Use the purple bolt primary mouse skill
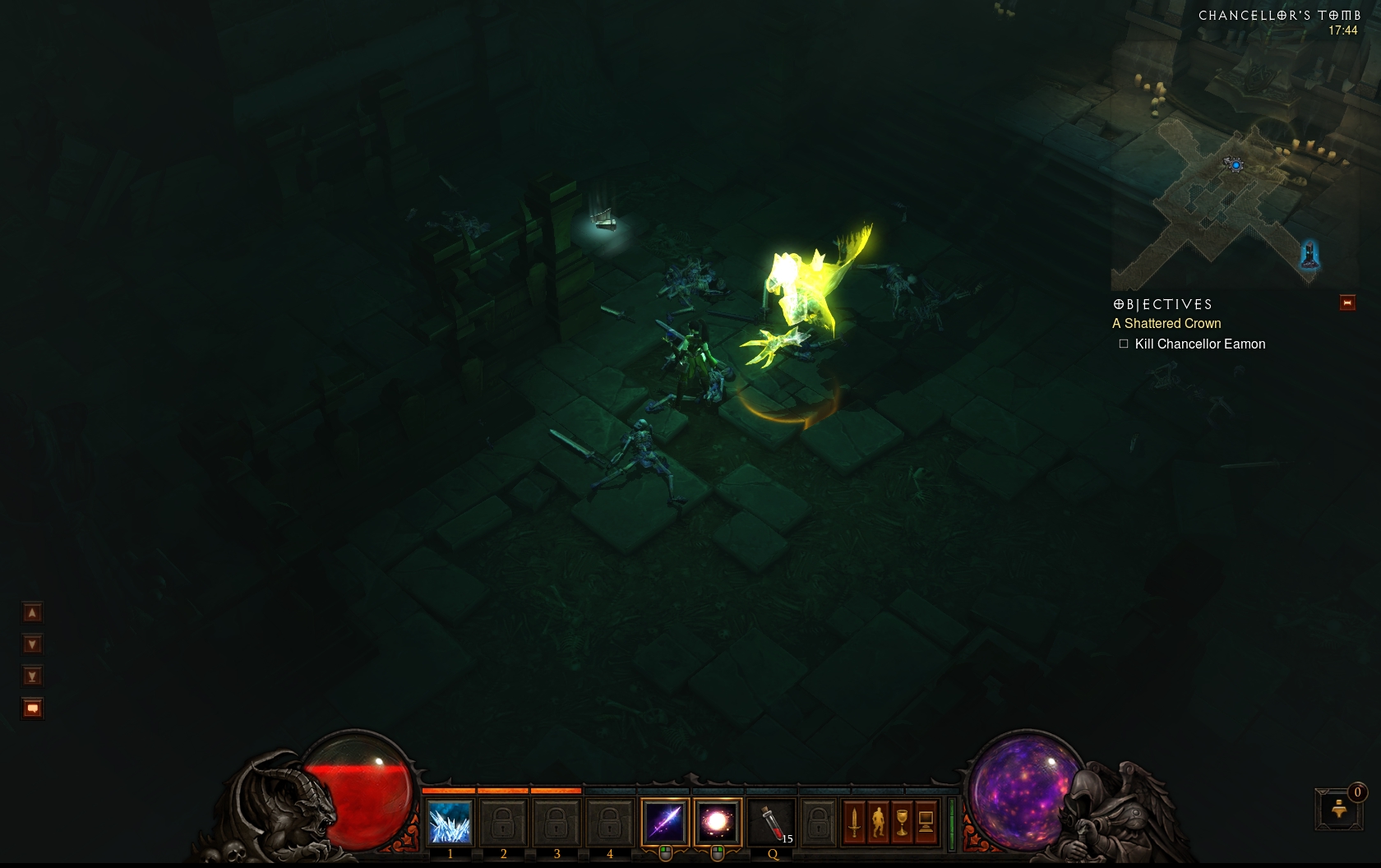Viewport: 1381px width, 868px height. tap(665, 821)
